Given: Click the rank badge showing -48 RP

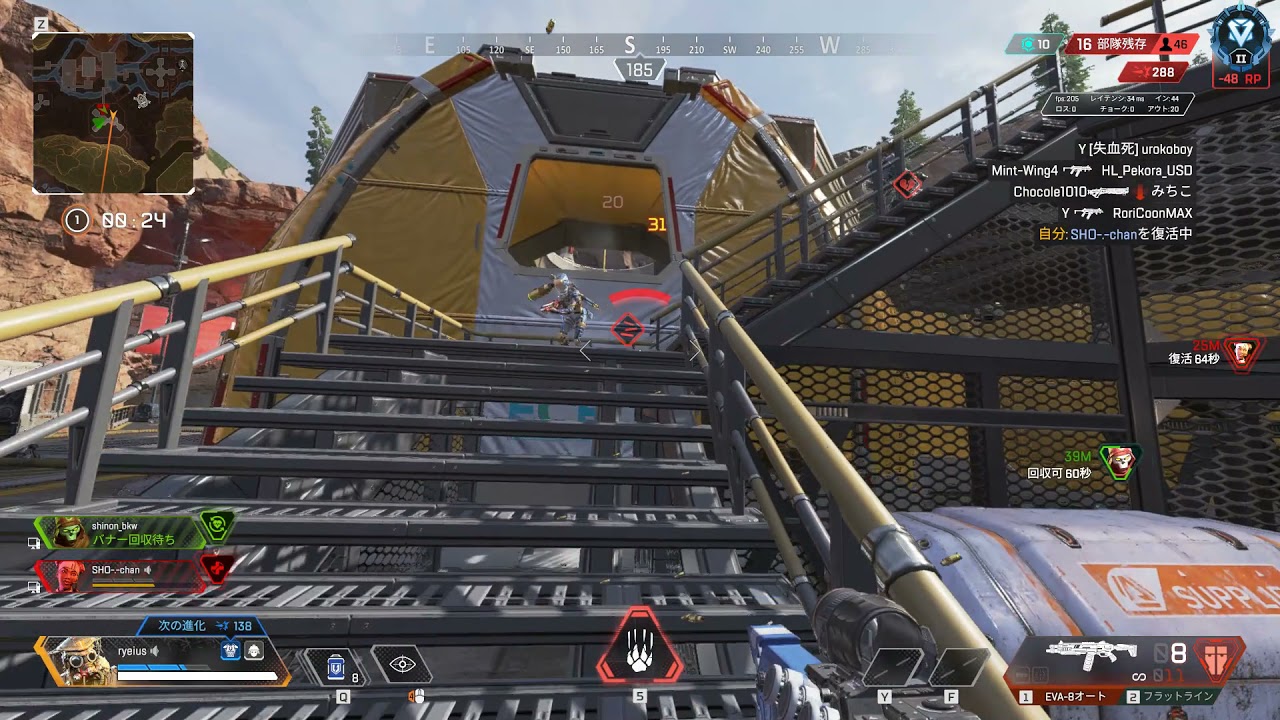Looking at the screenshot, I should 1241,45.
